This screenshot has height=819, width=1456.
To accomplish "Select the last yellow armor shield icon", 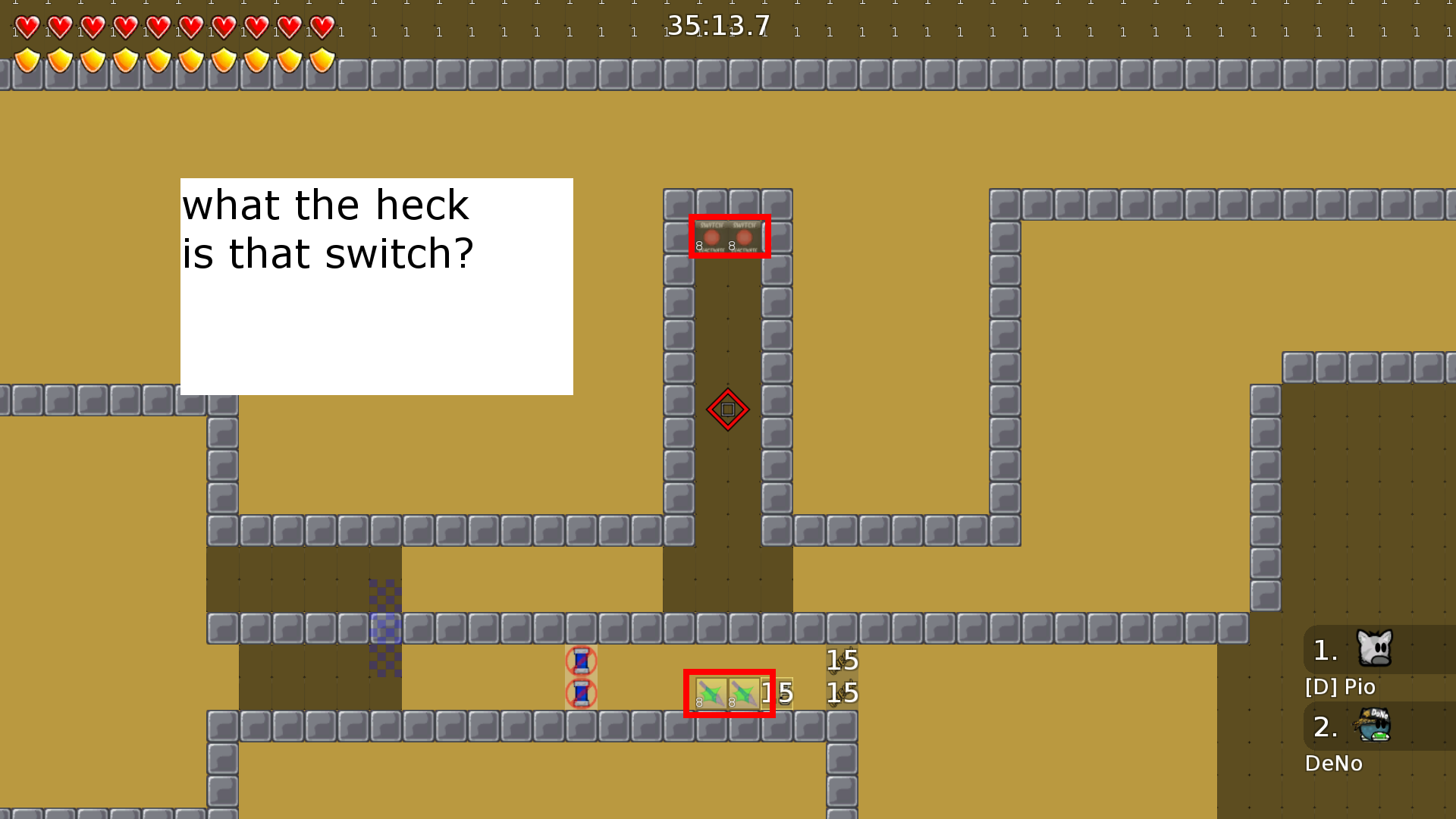I will [322, 61].
